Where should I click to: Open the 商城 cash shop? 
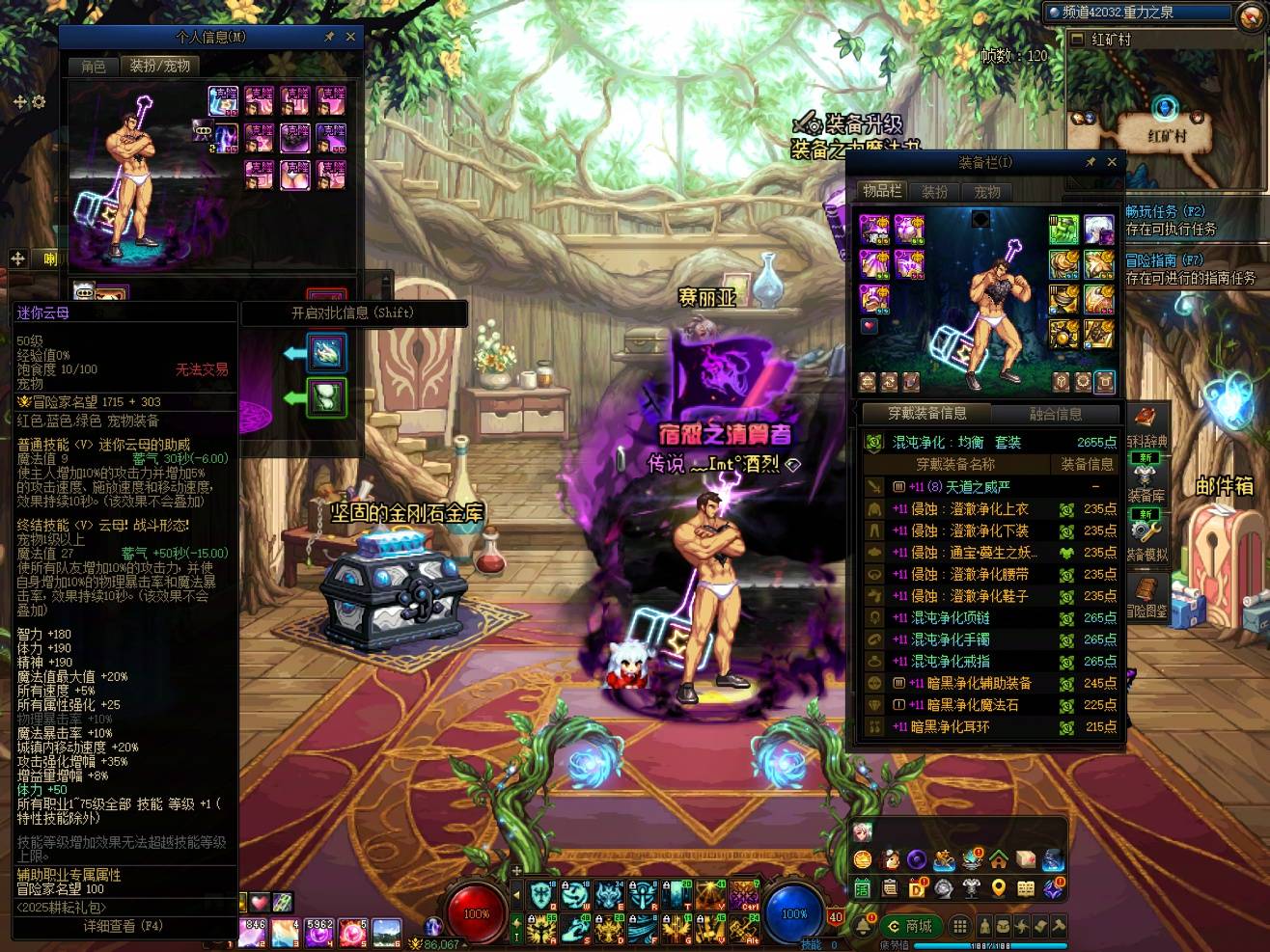911,926
